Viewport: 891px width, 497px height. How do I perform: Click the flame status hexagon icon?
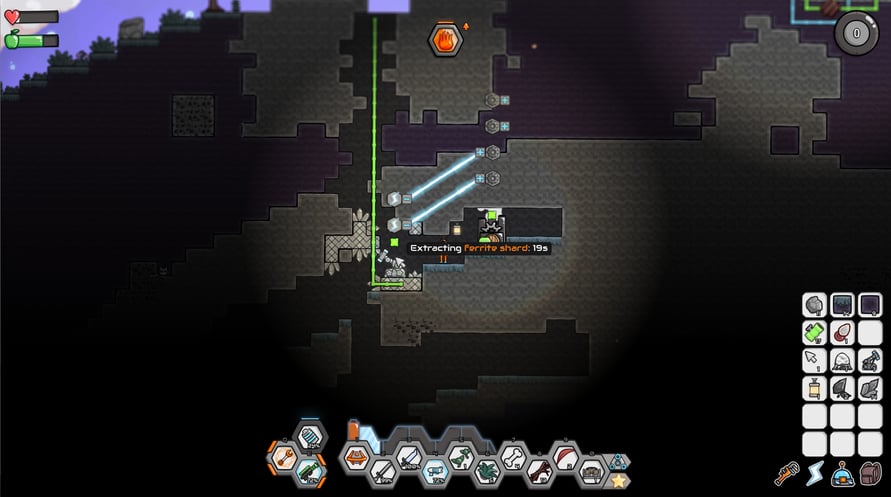443,40
